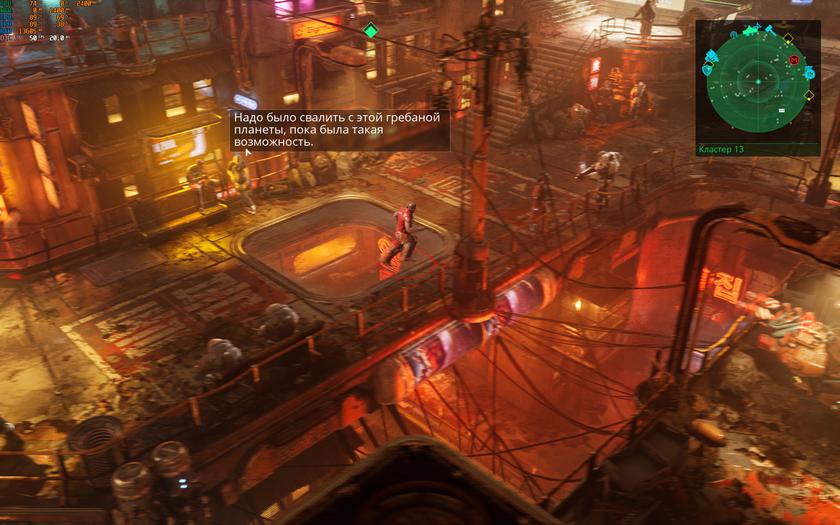The height and width of the screenshot is (525, 840).
Task: Select the green diamond objective marker
Action: (371, 31)
